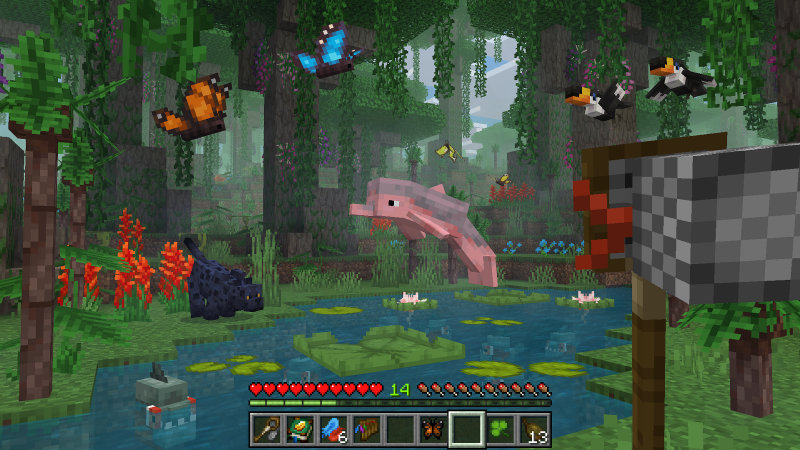The height and width of the screenshot is (450, 800).
Task: Select the blue feather stack of 6
Action: [x=331, y=430]
